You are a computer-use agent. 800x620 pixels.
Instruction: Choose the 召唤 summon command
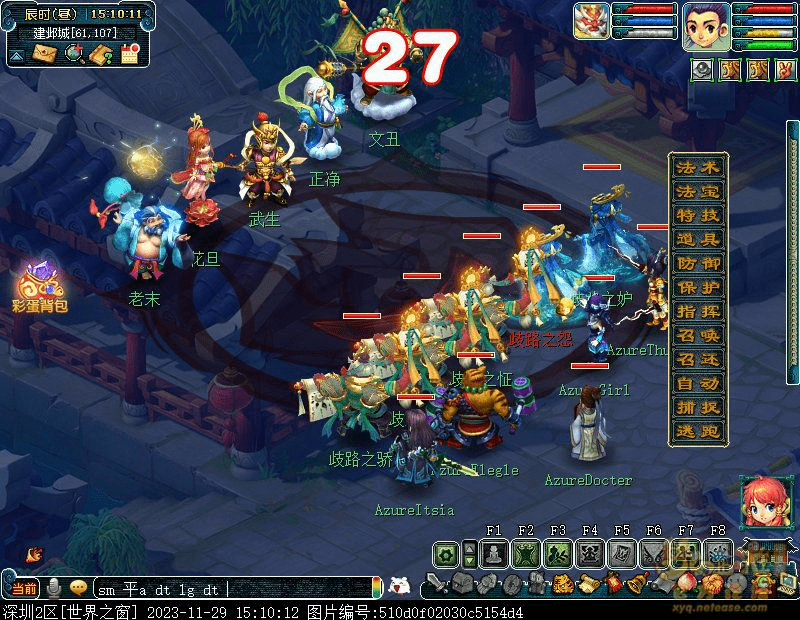point(697,335)
